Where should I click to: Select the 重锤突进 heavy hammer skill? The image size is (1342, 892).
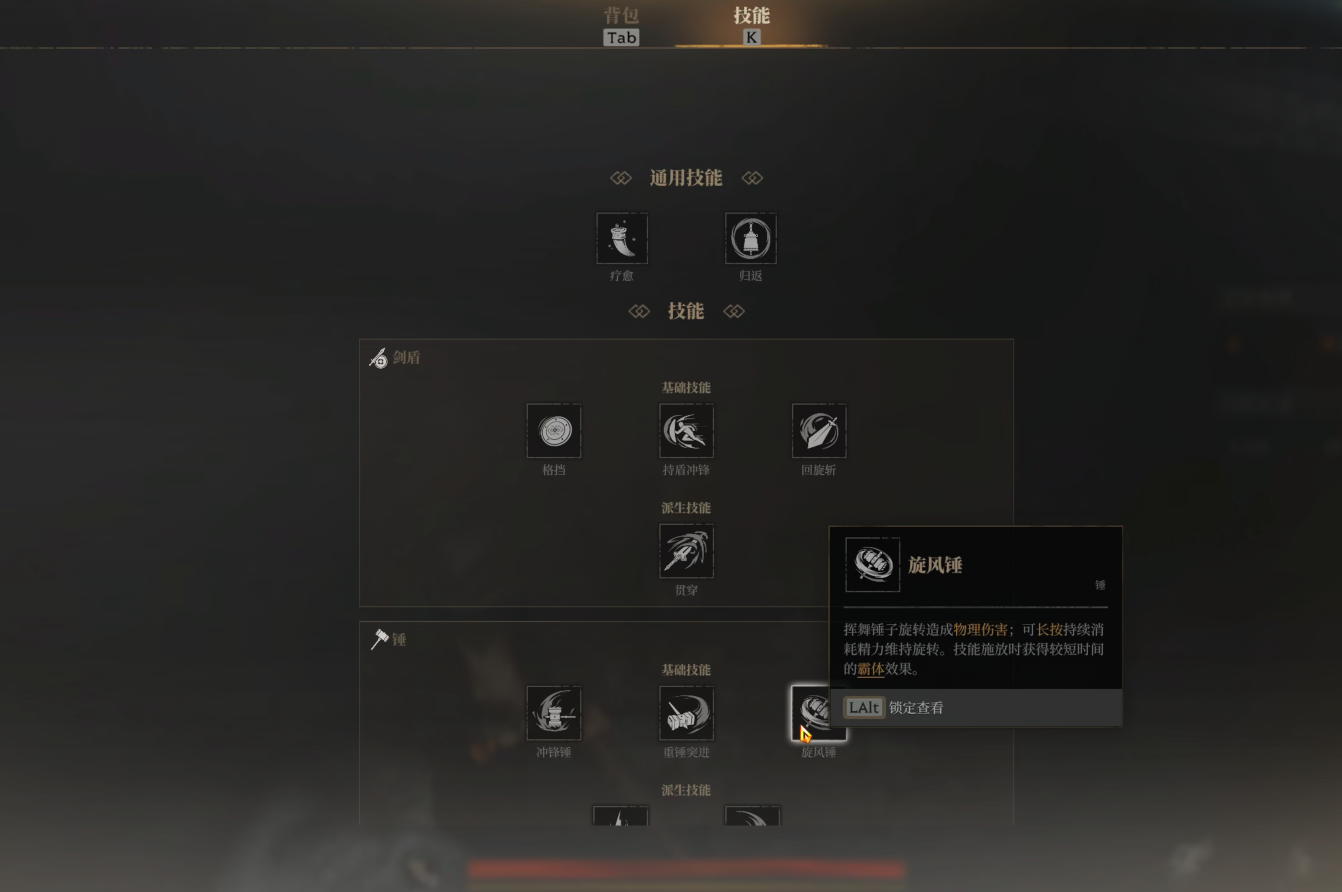686,713
